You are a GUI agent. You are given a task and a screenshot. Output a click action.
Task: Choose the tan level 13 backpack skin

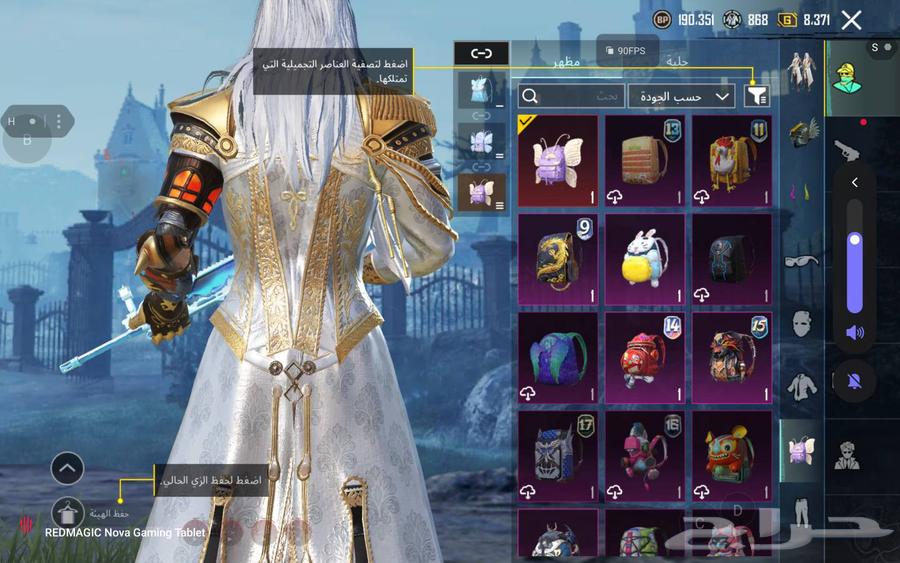pos(644,160)
